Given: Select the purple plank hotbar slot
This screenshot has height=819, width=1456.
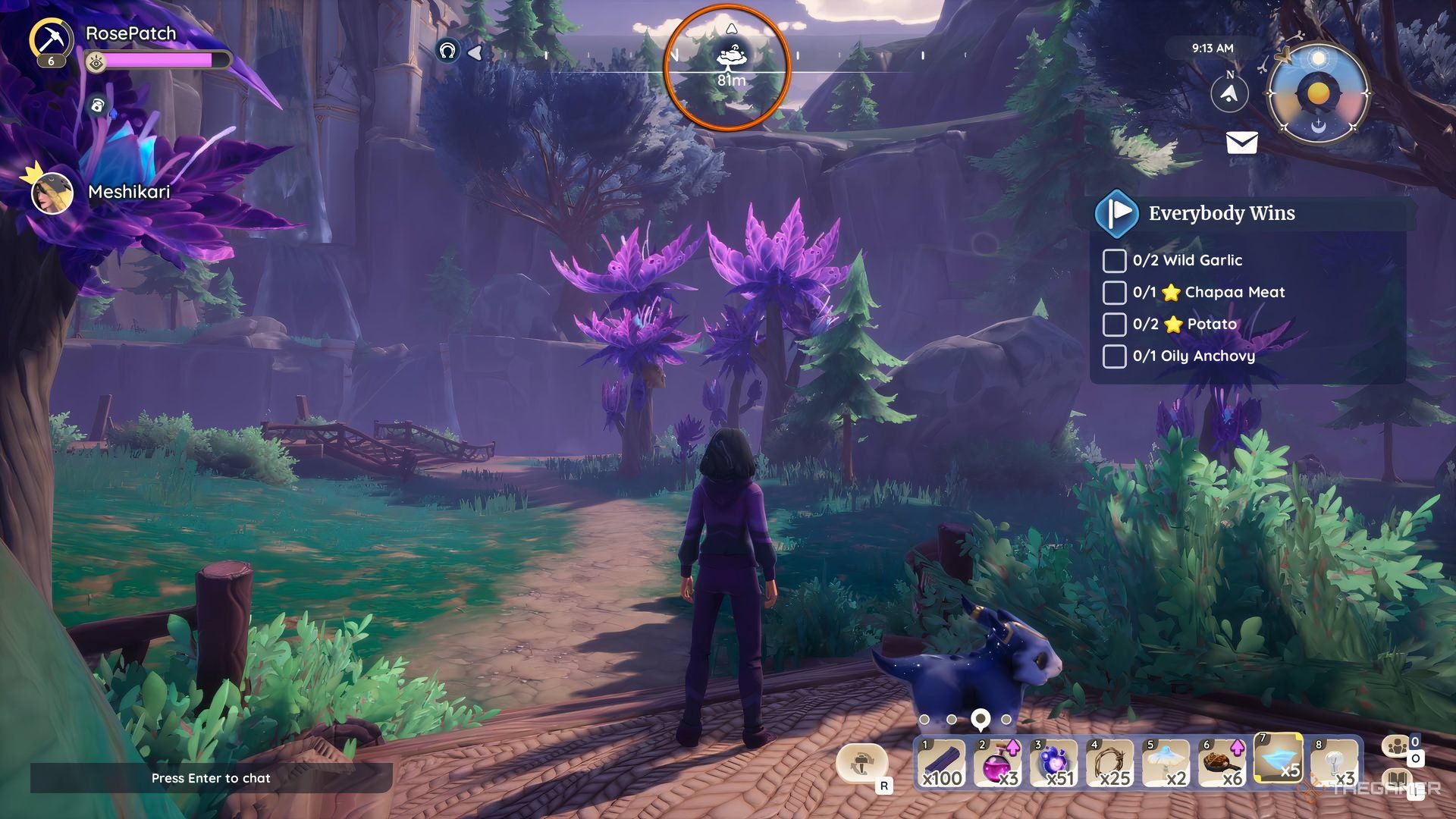Looking at the screenshot, I should (x=941, y=762).
